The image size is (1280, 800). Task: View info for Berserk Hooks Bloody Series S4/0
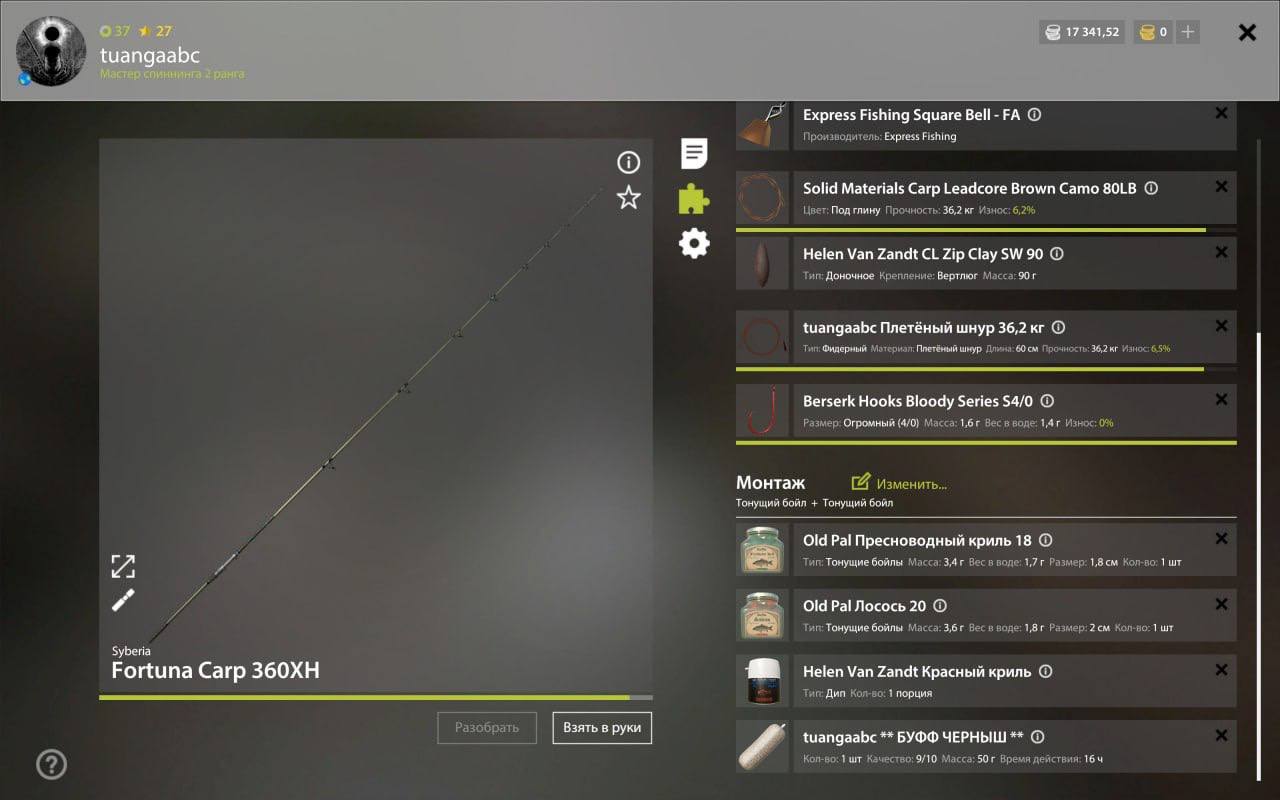click(x=1046, y=400)
